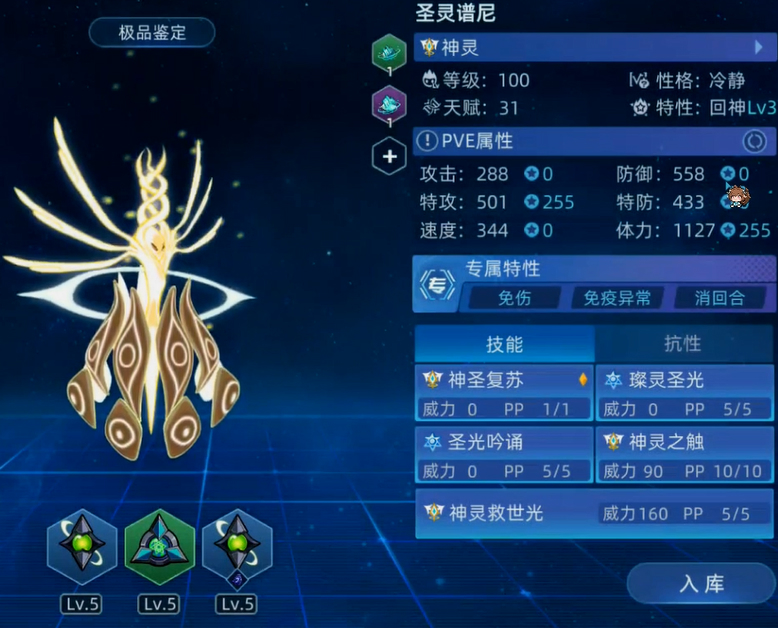Switch to the 抗性 resistance tab
The height and width of the screenshot is (628, 778).
682,343
